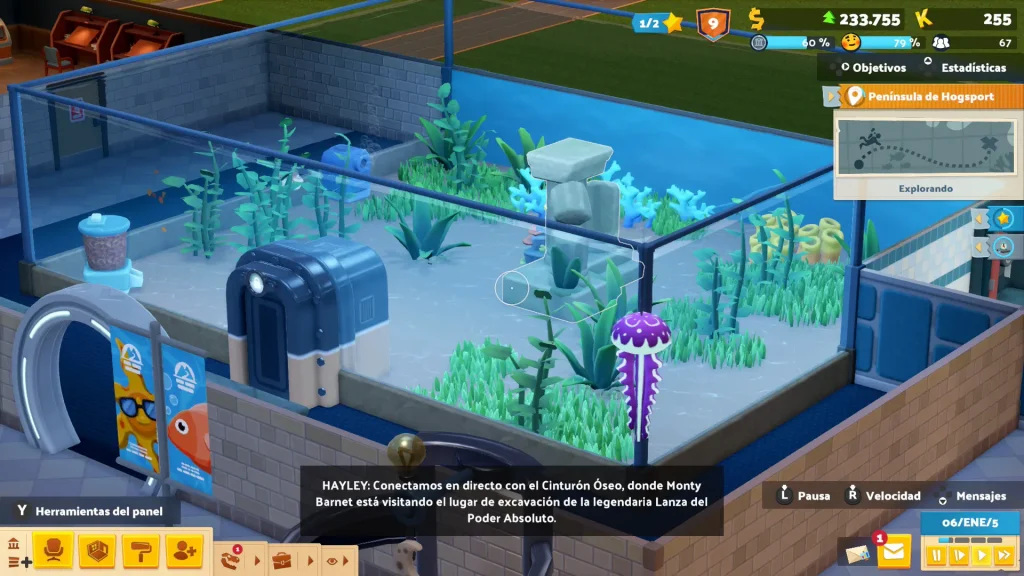Set the game to normal play speed

point(982,553)
